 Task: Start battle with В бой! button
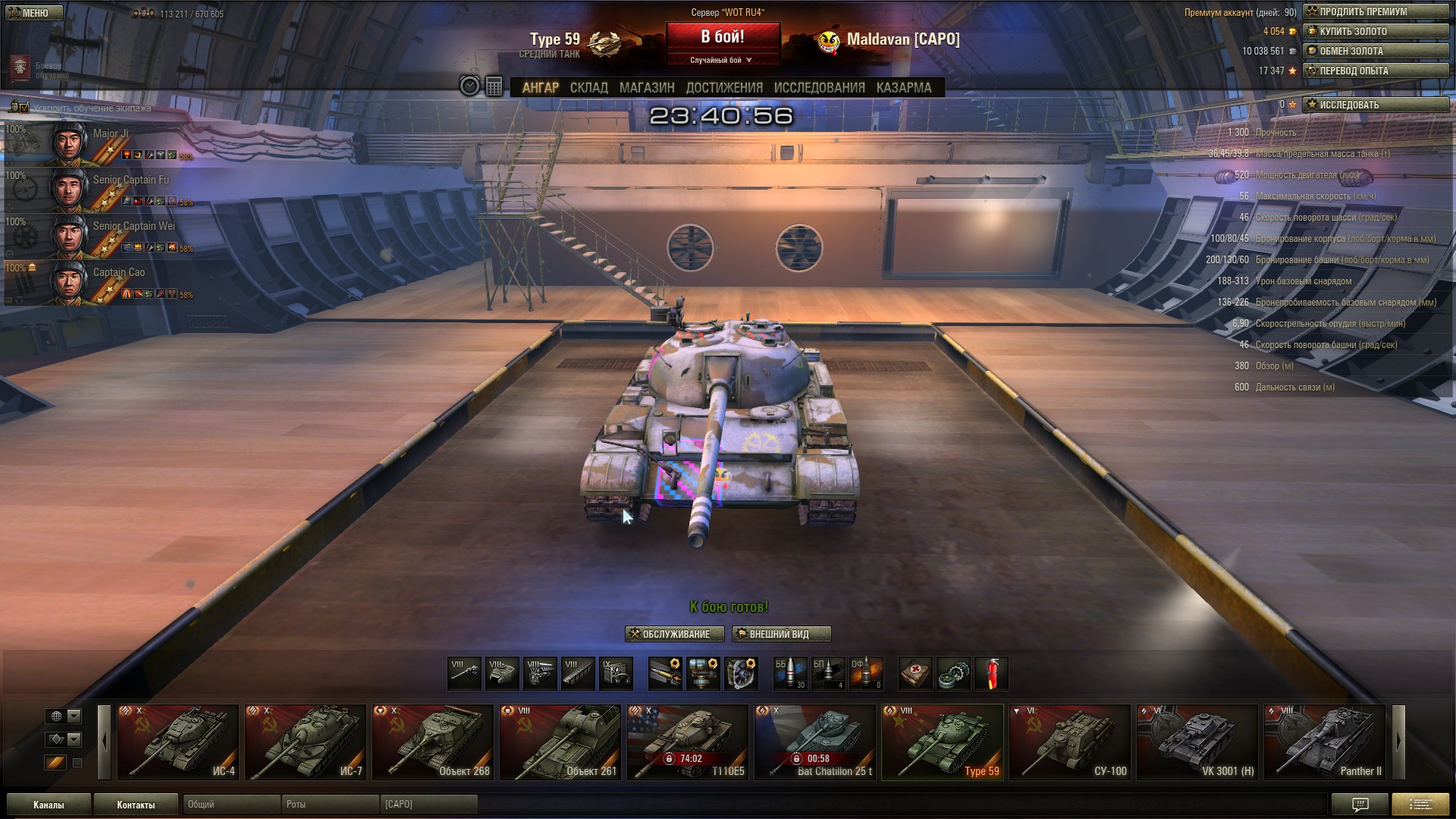[x=723, y=36]
